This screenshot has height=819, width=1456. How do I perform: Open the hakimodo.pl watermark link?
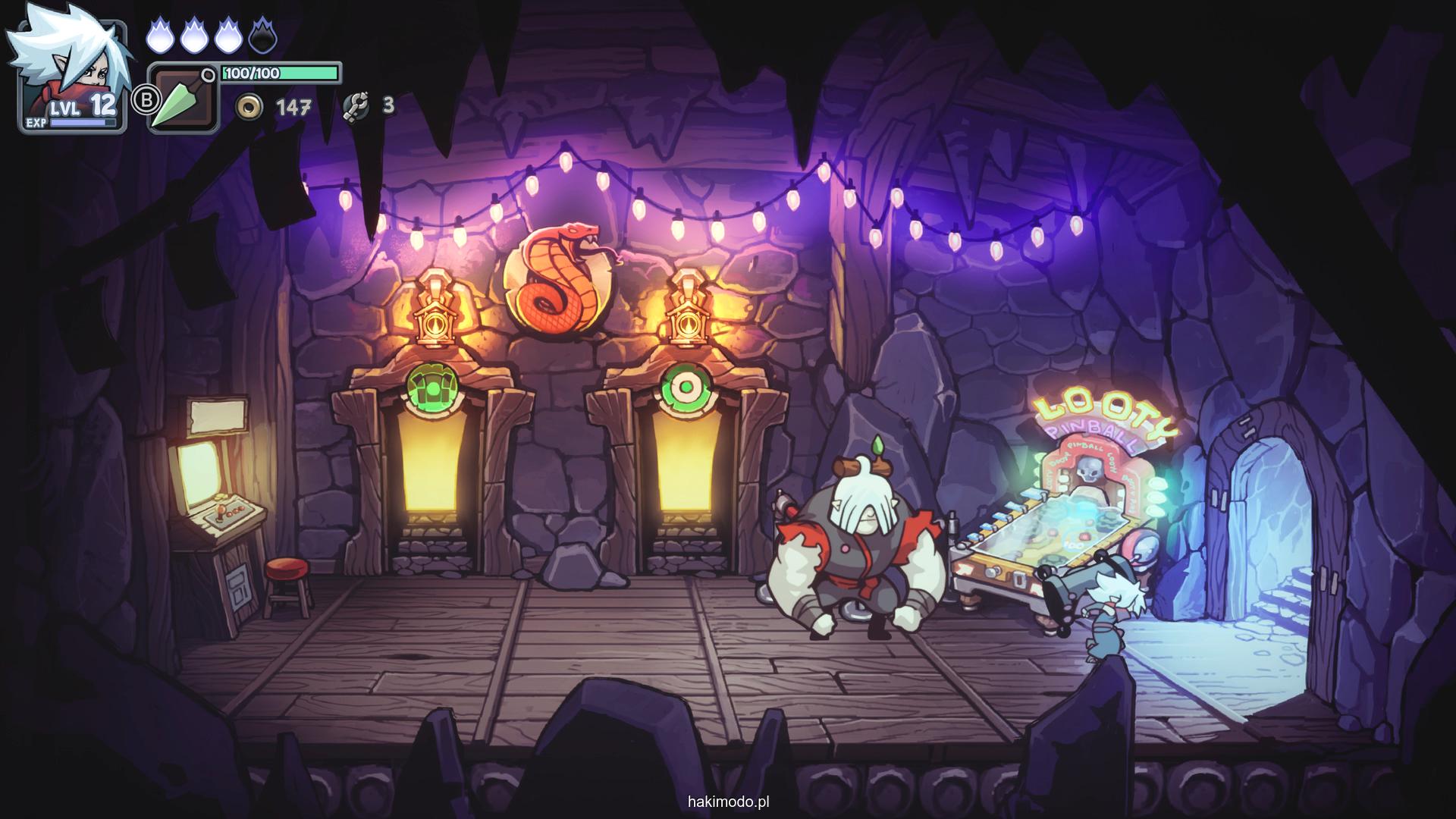728,801
